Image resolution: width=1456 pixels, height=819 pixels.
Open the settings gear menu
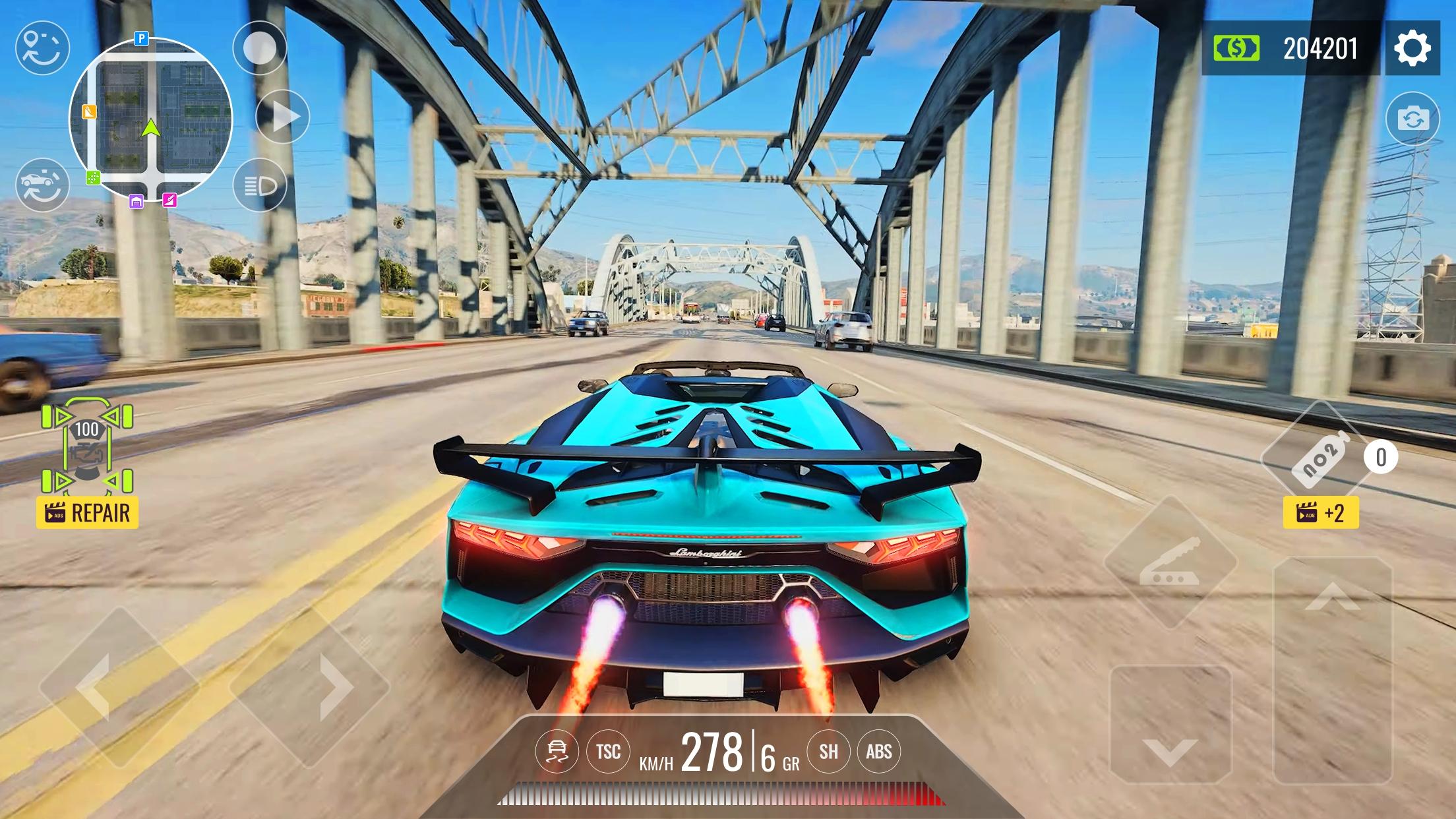[1412, 48]
